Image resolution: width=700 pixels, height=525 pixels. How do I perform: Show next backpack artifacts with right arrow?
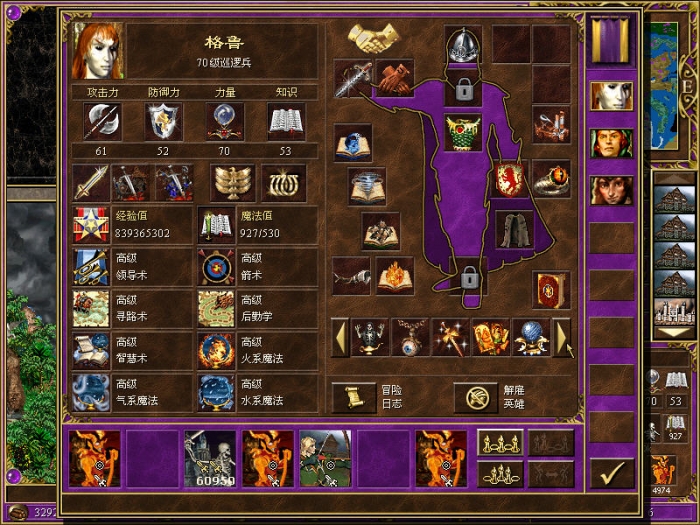[x=563, y=338]
